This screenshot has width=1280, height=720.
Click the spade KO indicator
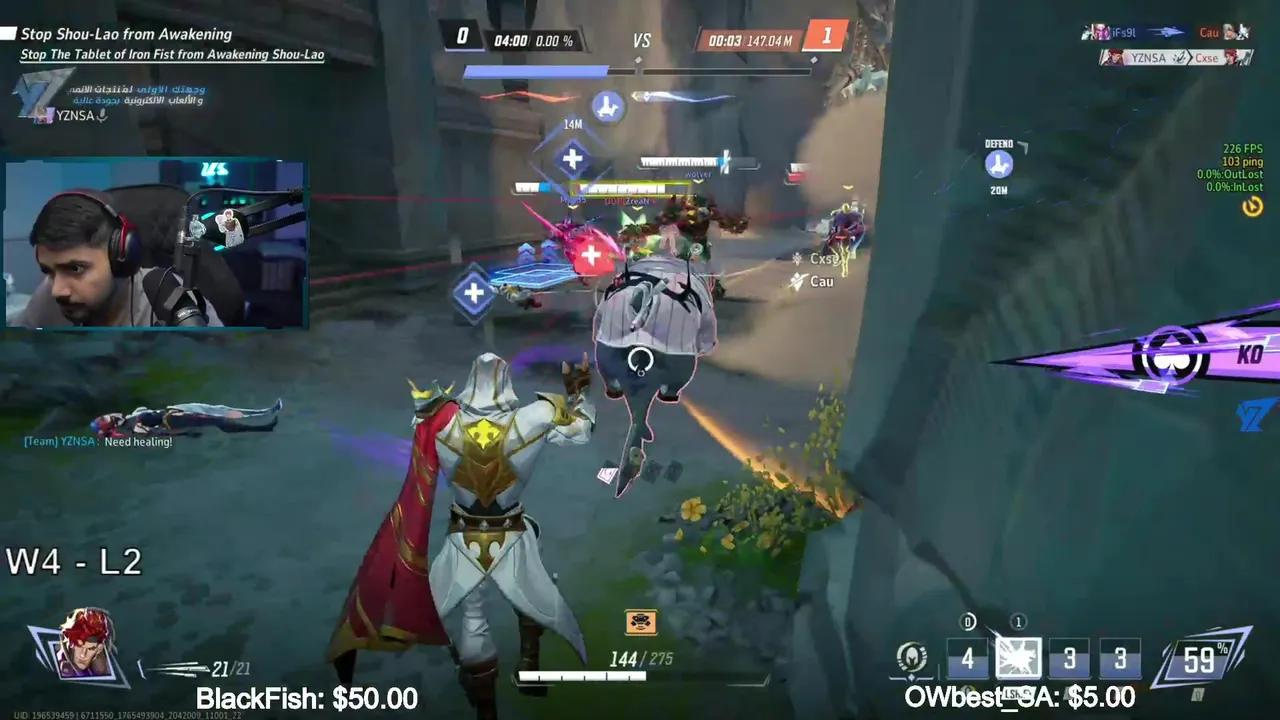pos(1172,356)
